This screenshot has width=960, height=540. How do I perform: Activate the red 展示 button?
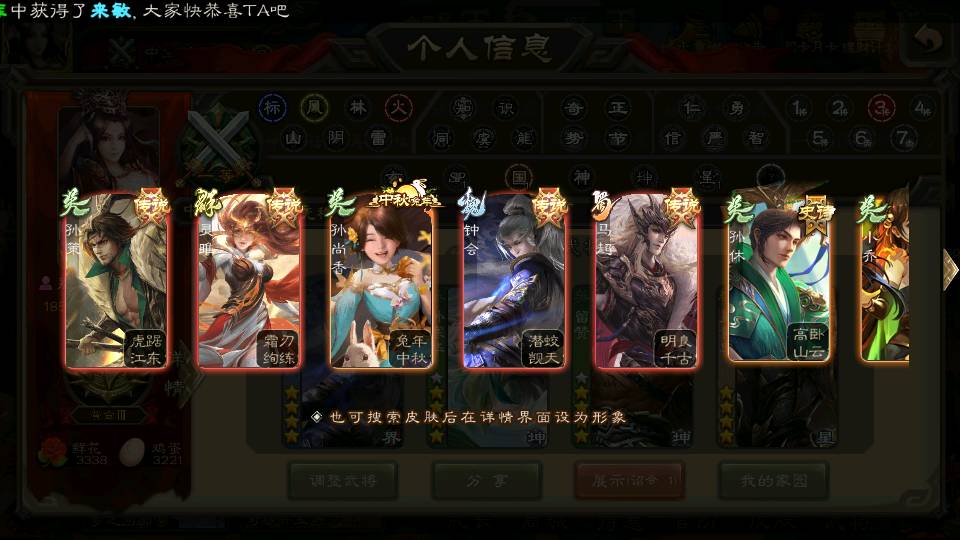pyautogui.click(x=629, y=480)
